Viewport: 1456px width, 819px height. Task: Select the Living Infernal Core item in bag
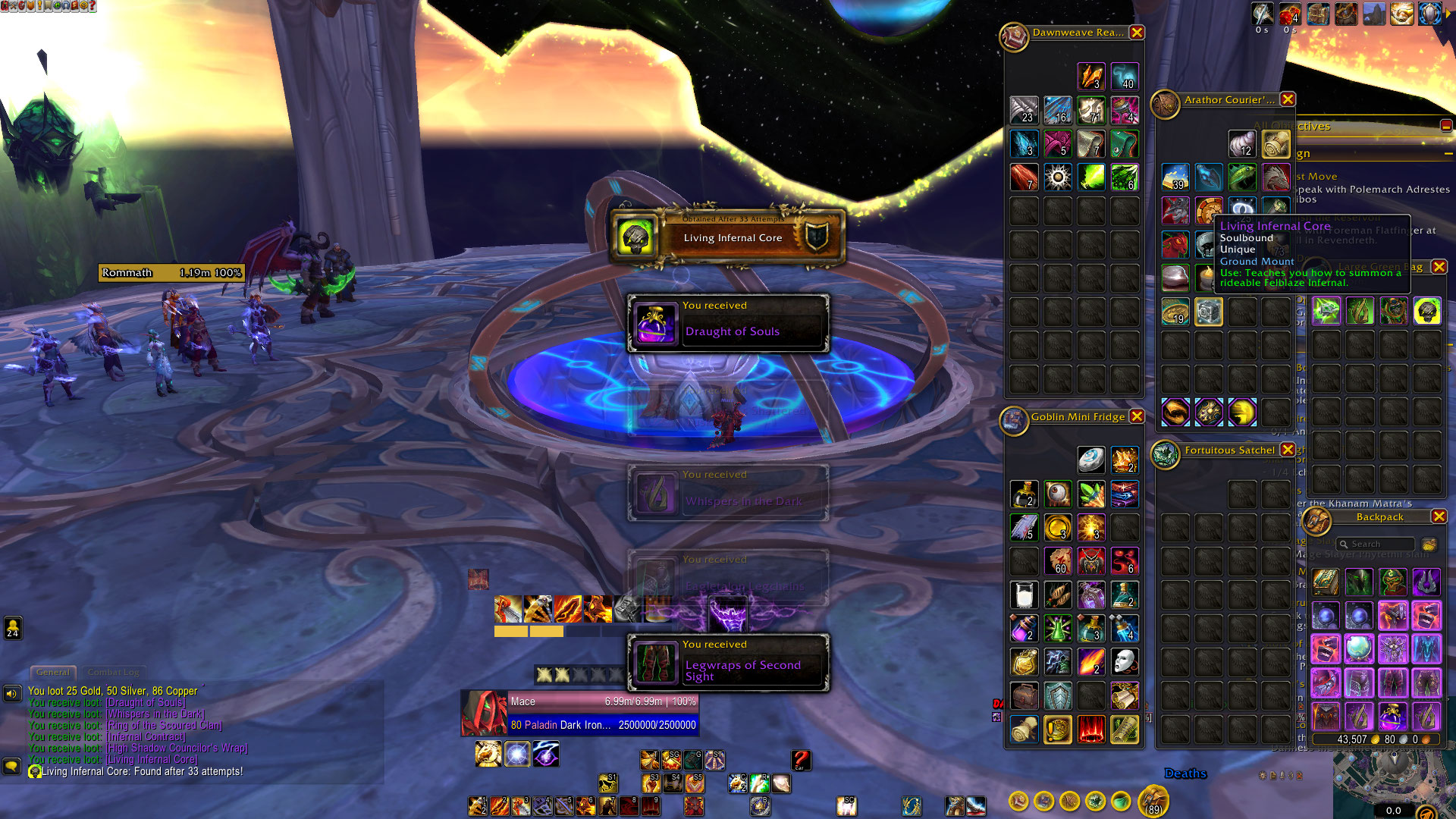(x=1426, y=311)
